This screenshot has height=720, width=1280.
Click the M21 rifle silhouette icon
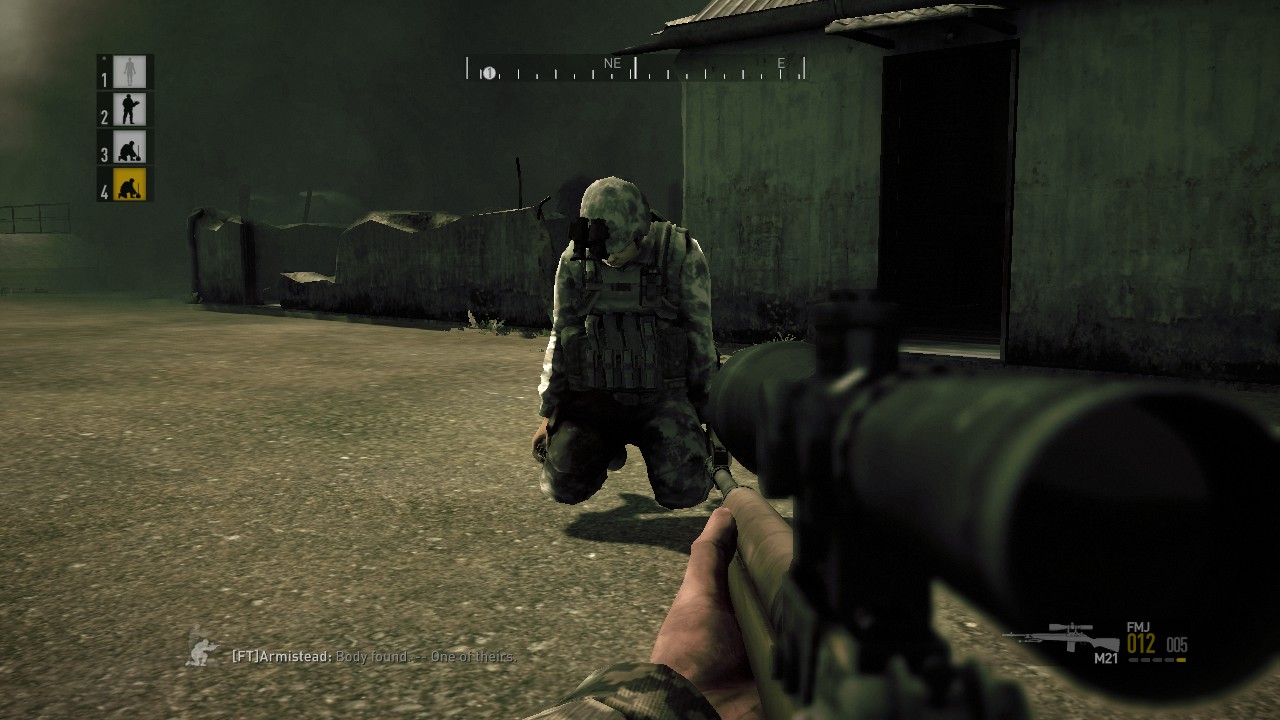1062,636
